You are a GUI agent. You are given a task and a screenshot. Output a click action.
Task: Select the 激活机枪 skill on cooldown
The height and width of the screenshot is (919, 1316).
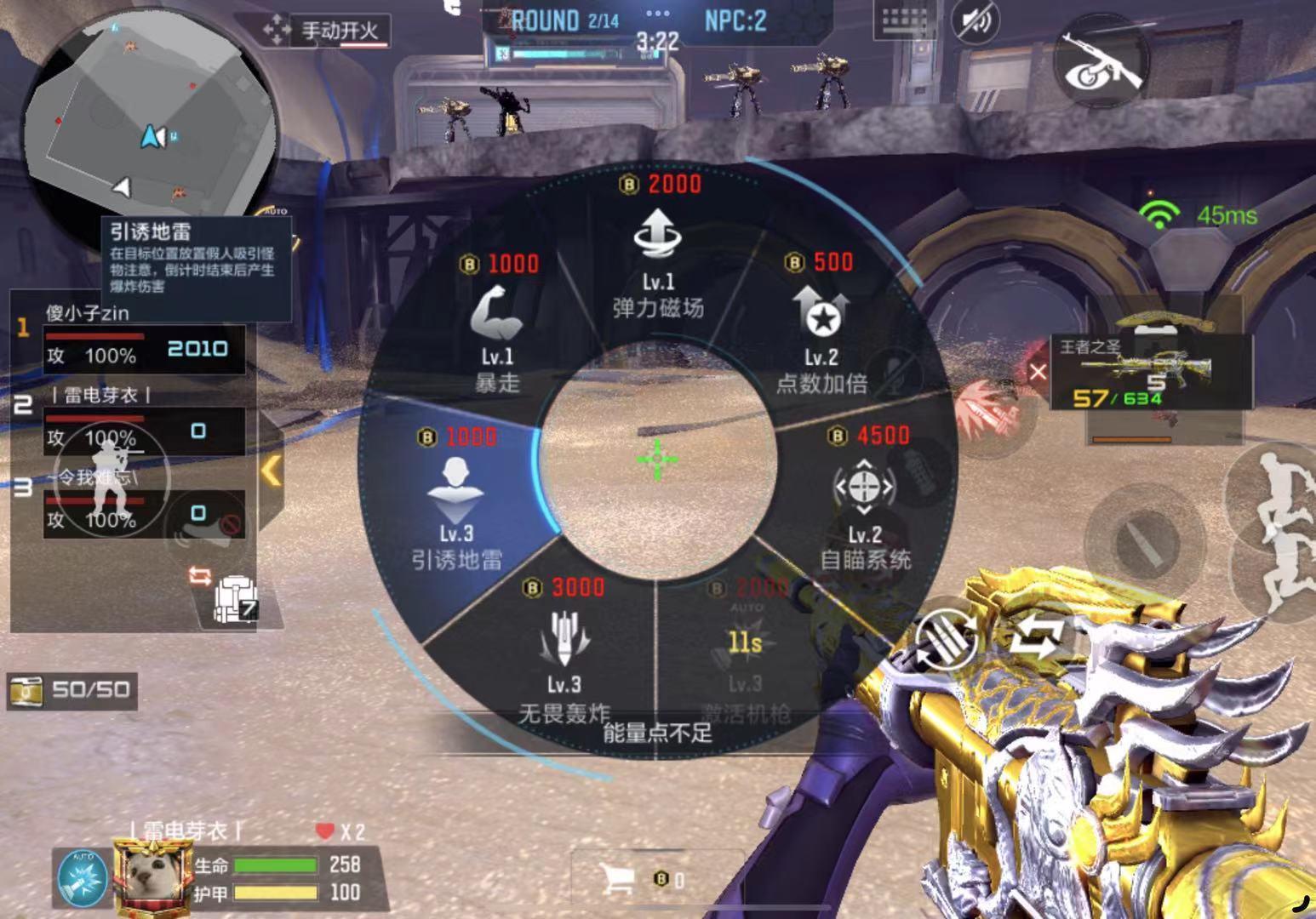click(x=745, y=657)
